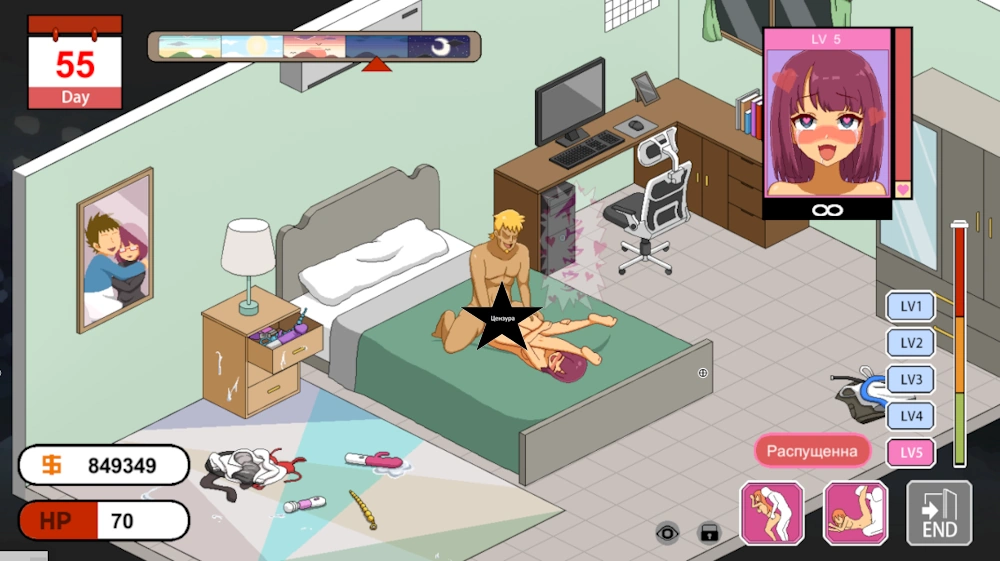Toggle the eye visibility icon
The width and height of the screenshot is (1000, 561).
(x=667, y=532)
